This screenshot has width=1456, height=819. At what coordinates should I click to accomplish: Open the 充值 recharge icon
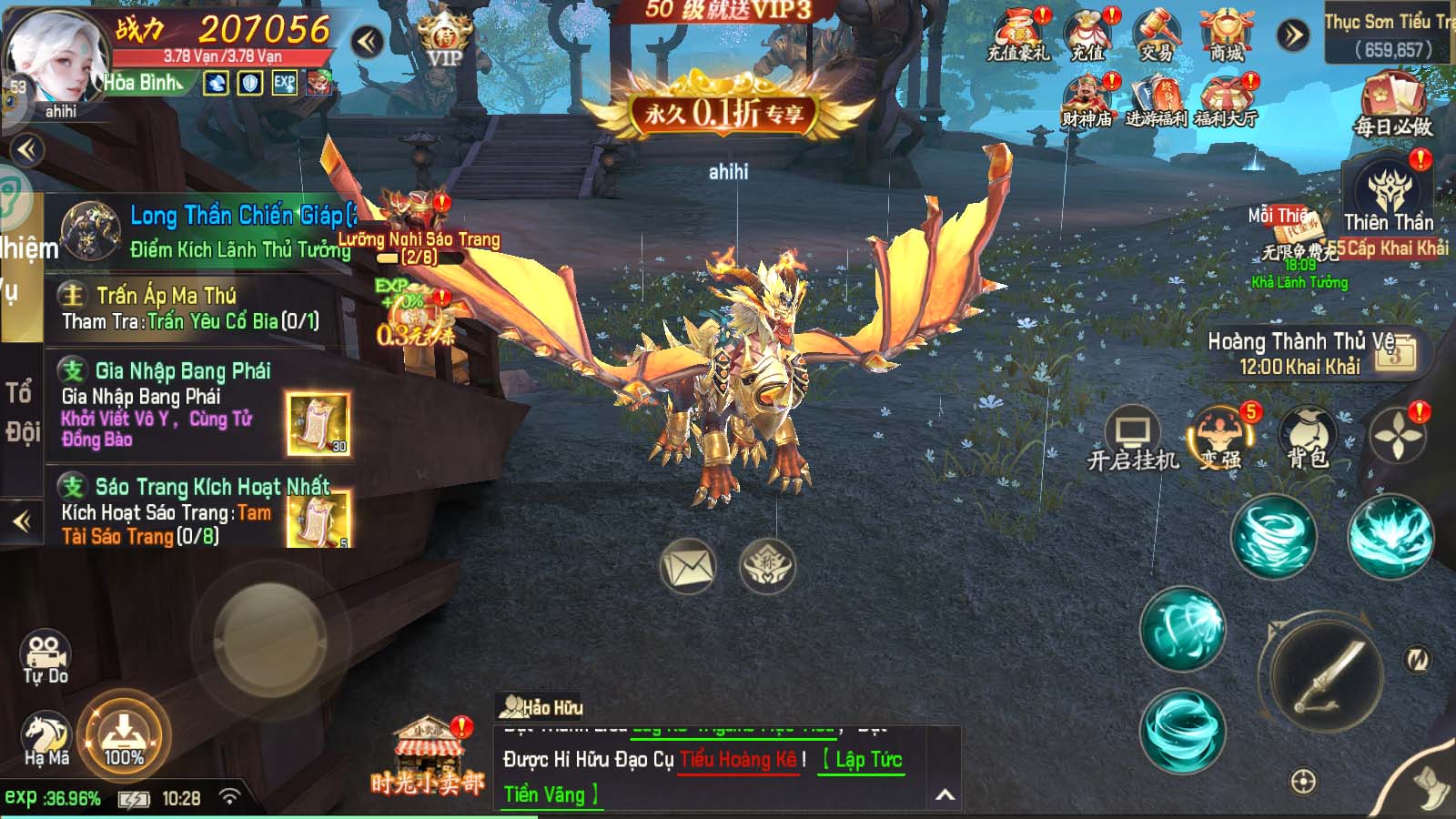point(1087,36)
